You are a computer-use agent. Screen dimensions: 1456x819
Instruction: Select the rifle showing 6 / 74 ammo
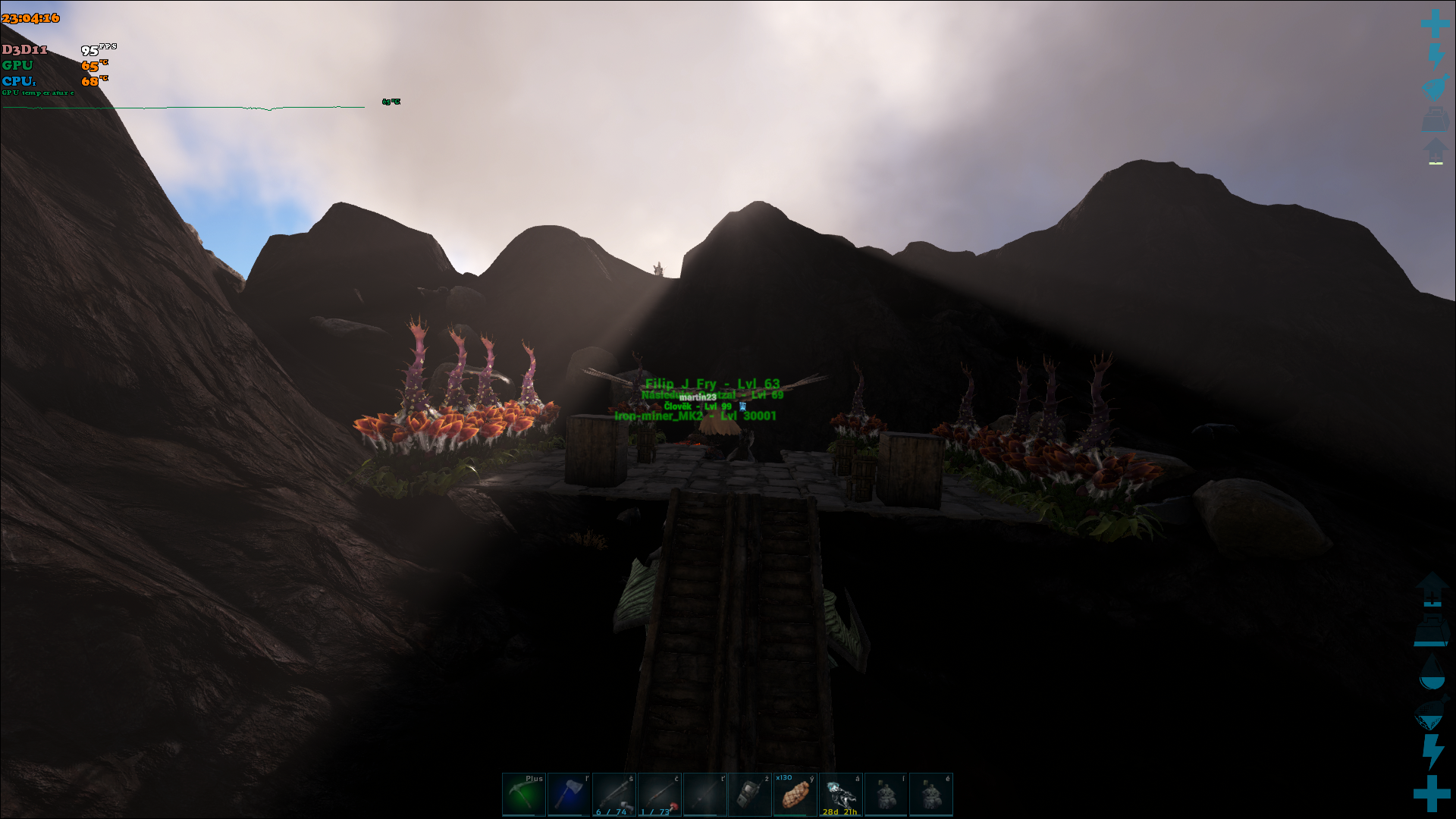pyautogui.click(x=614, y=795)
